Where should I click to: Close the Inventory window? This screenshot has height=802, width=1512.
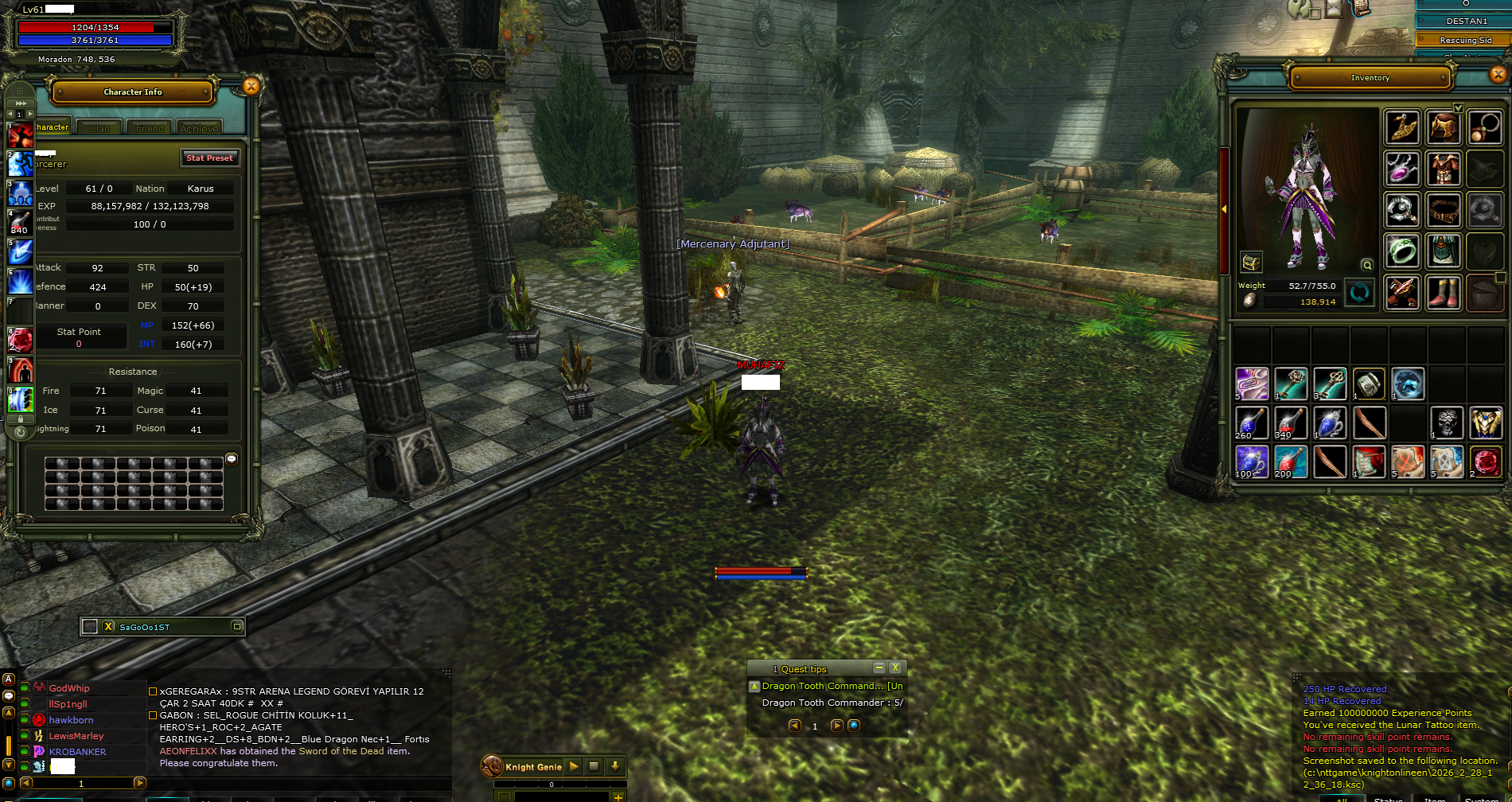[1498, 75]
